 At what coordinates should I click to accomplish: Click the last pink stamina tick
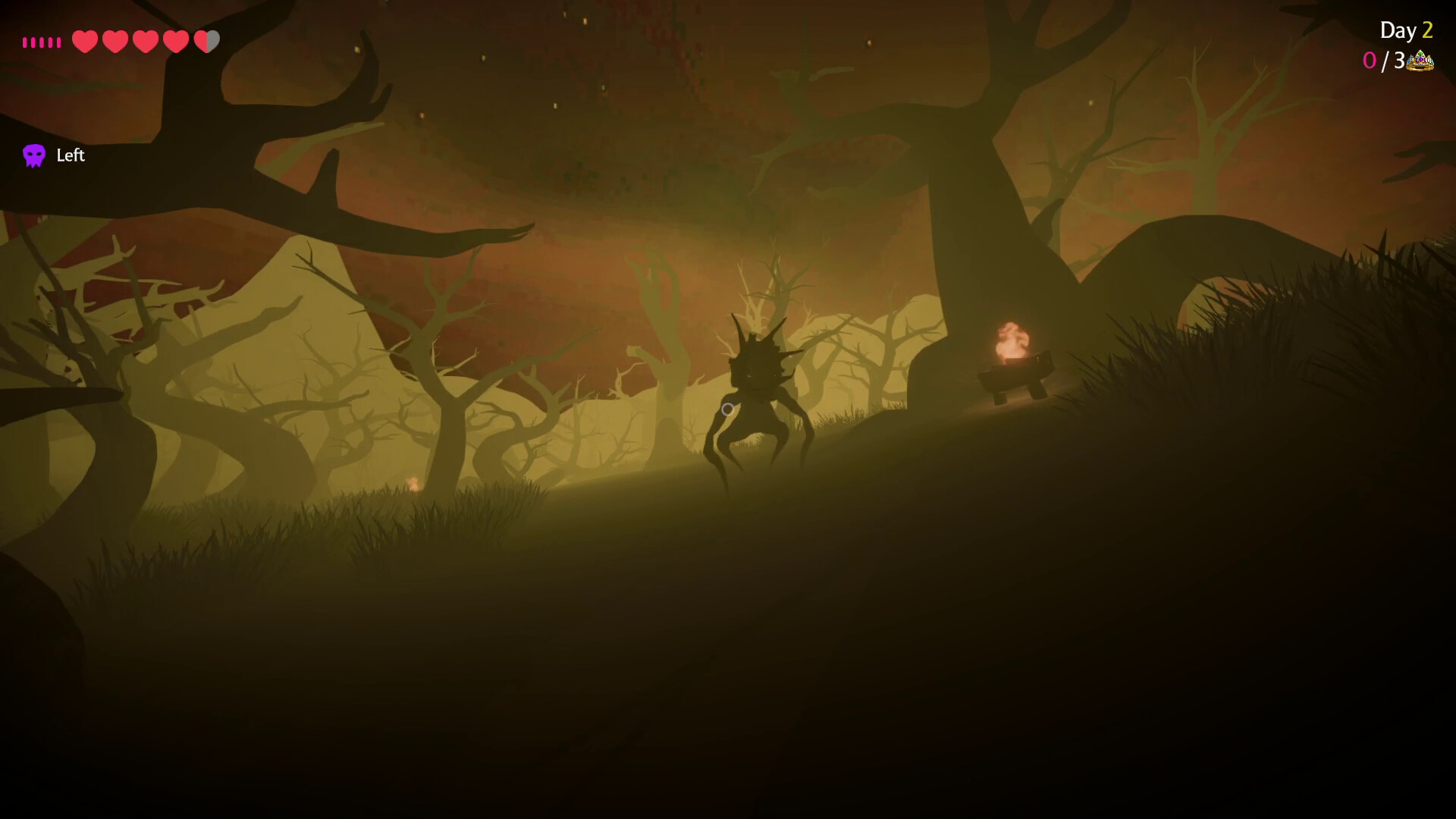58,42
